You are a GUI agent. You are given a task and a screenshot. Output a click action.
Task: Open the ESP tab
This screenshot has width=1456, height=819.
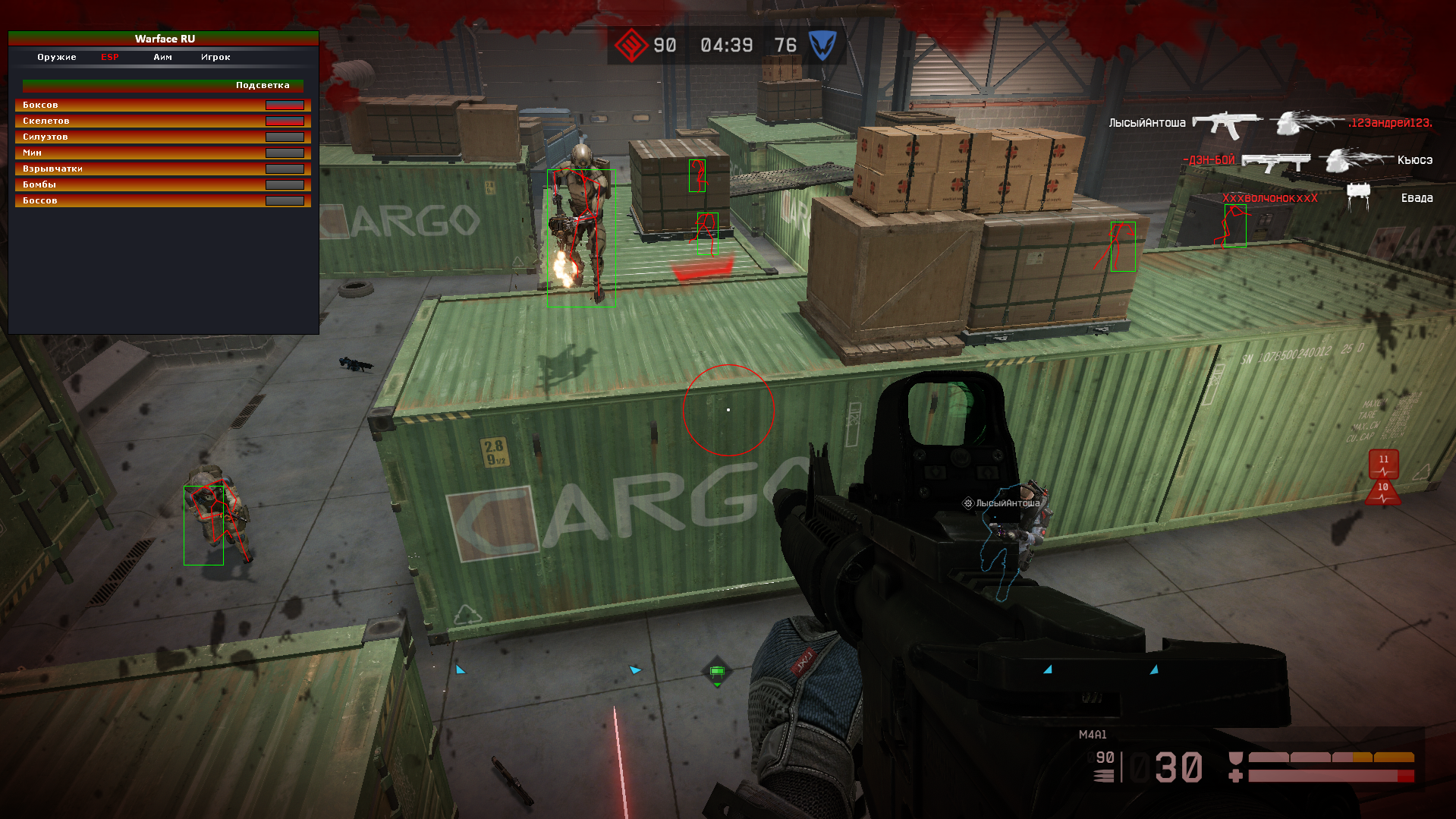click(110, 57)
